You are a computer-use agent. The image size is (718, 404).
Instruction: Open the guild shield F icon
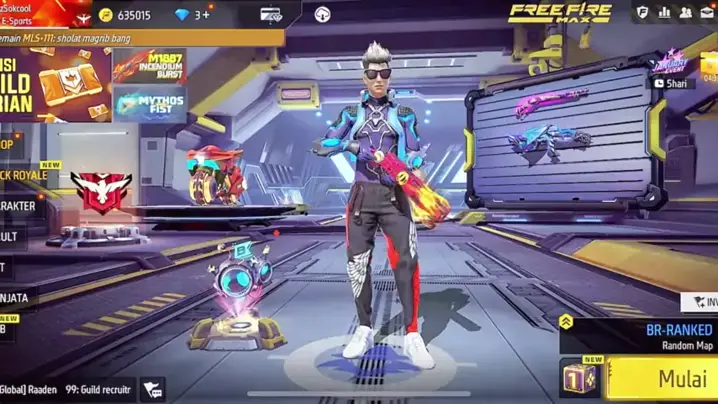(x=642, y=13)
